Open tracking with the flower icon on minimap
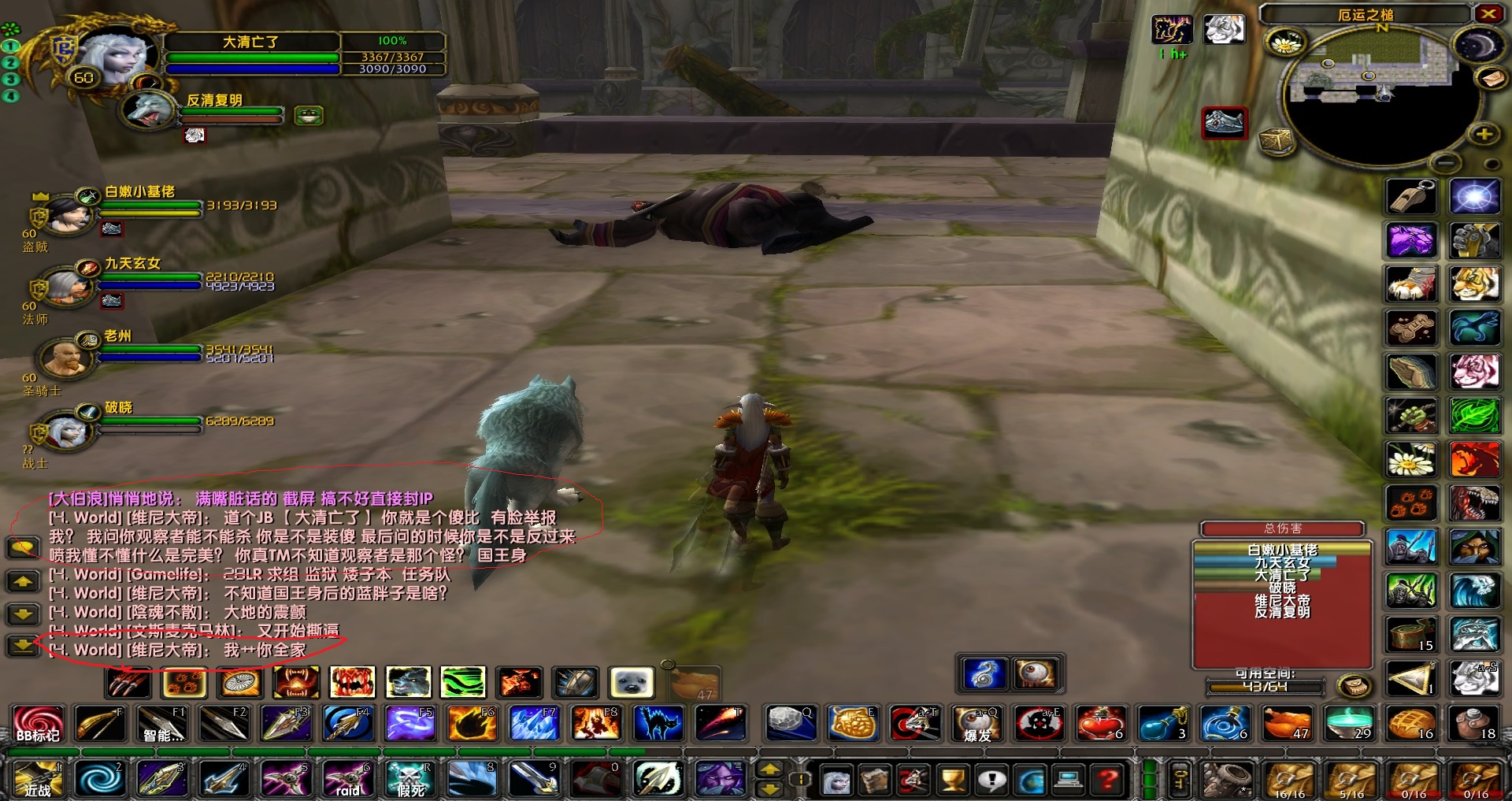 click(x=1286, y=42)
